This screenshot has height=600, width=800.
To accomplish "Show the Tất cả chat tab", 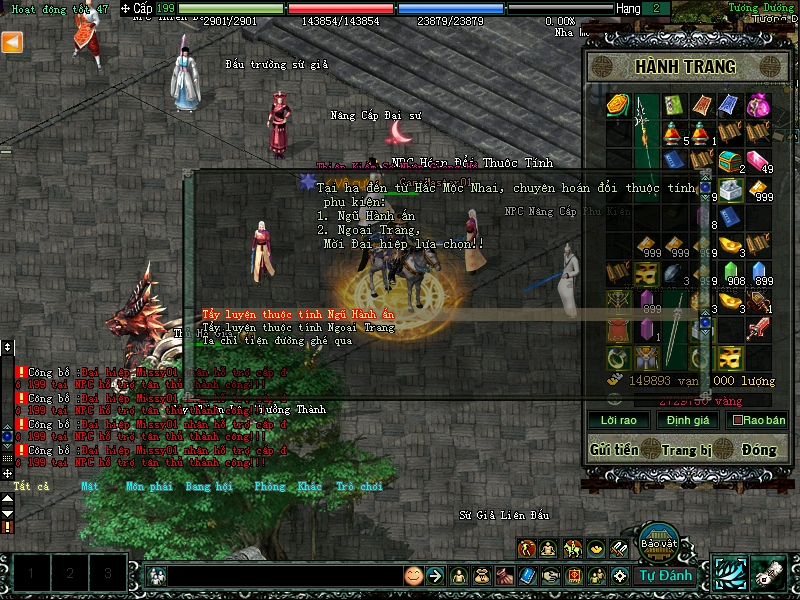I will [x=31, y=486].
